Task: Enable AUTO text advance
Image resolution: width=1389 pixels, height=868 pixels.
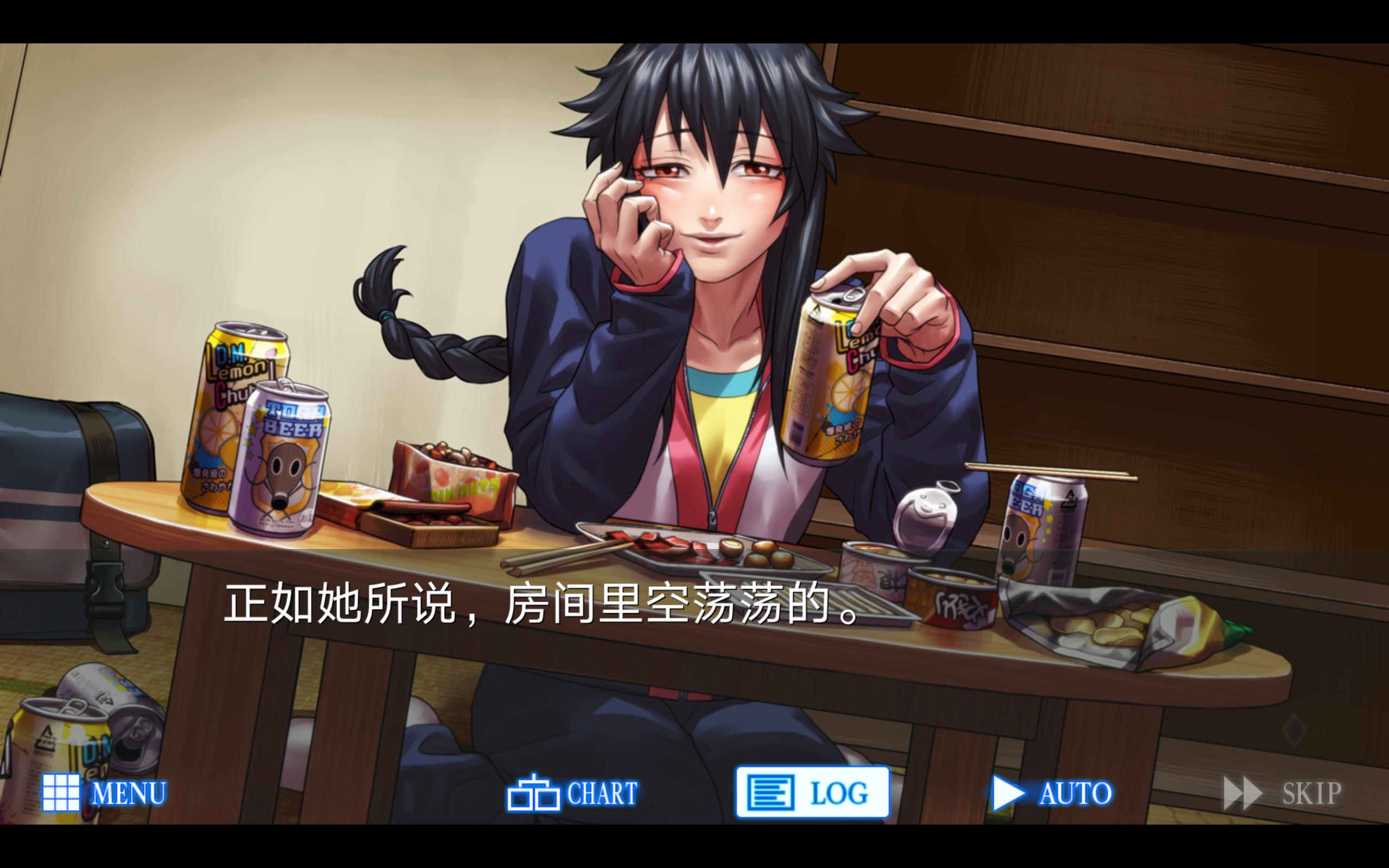Action: tap(1053, 793)
